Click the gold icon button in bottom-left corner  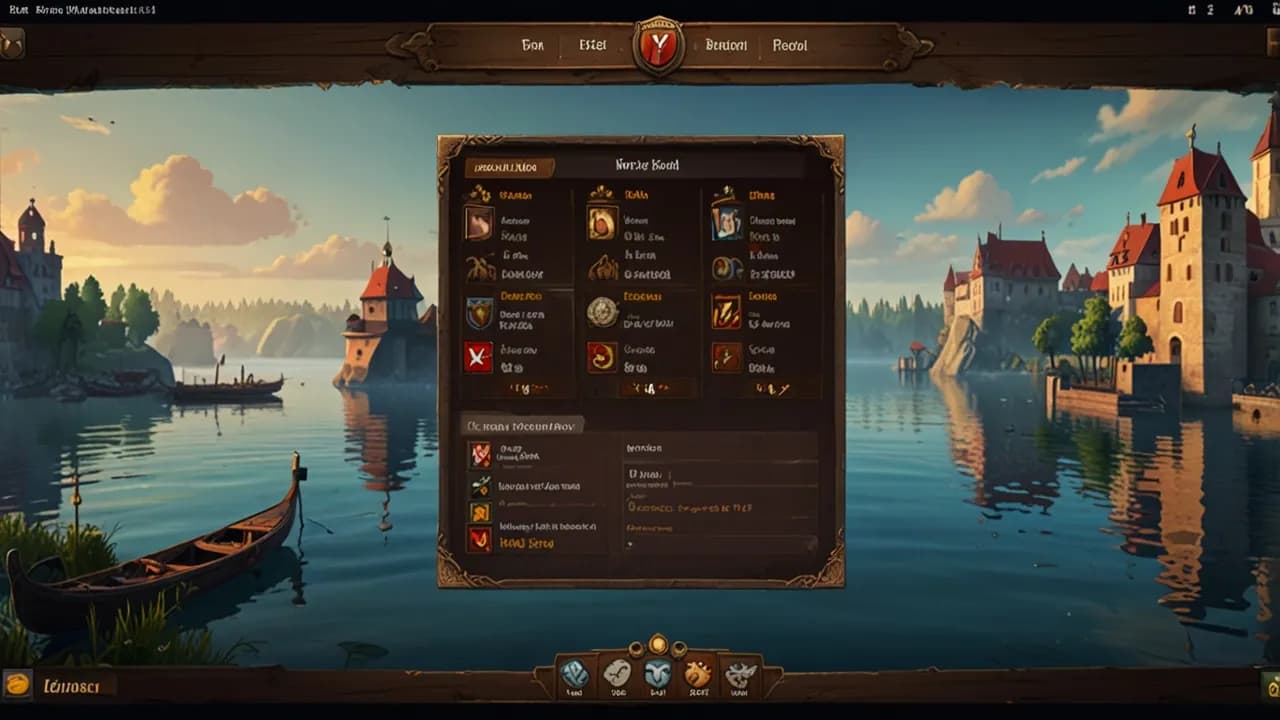17,684
